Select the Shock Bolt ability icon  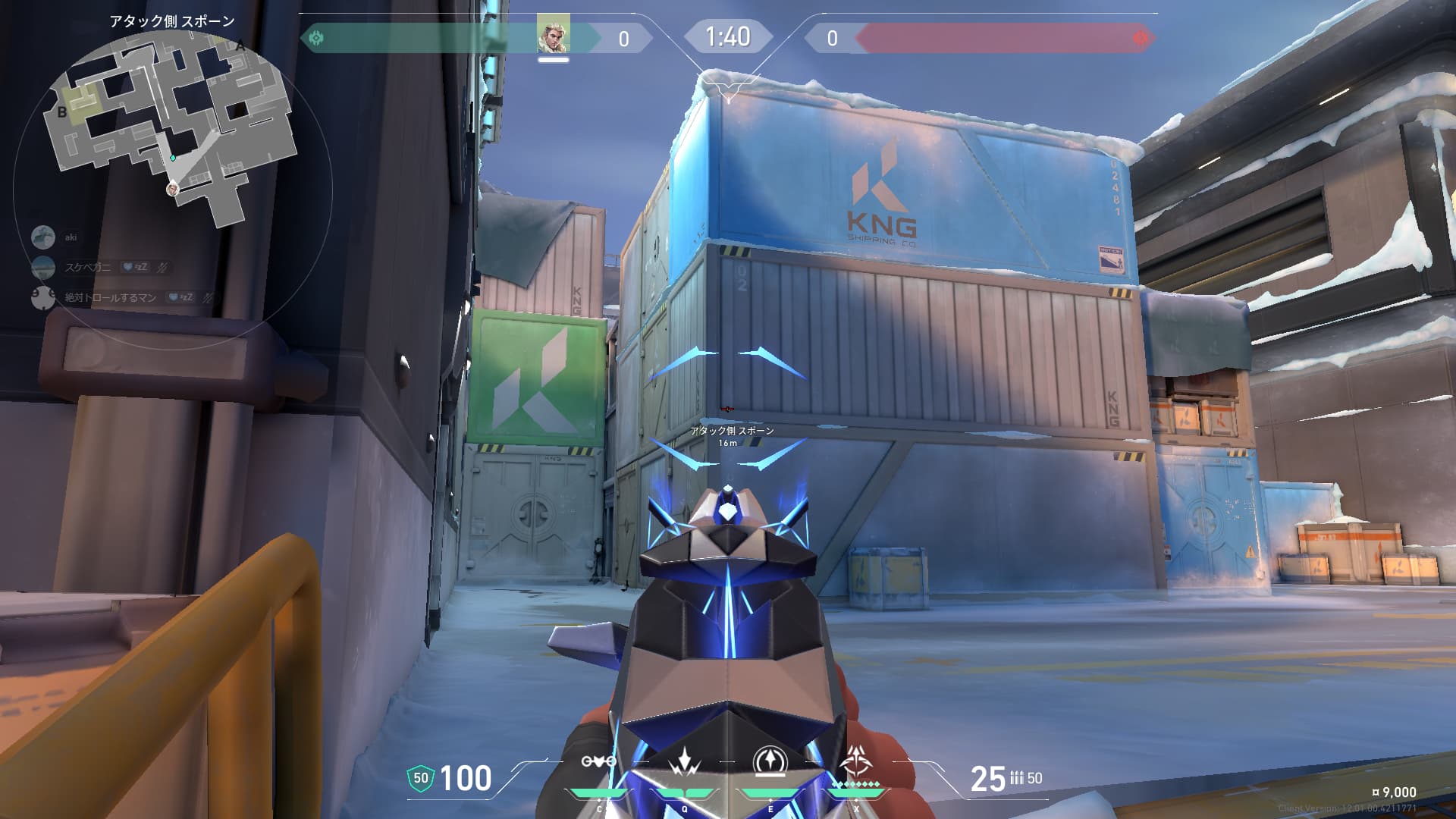(x=685, y=761)
